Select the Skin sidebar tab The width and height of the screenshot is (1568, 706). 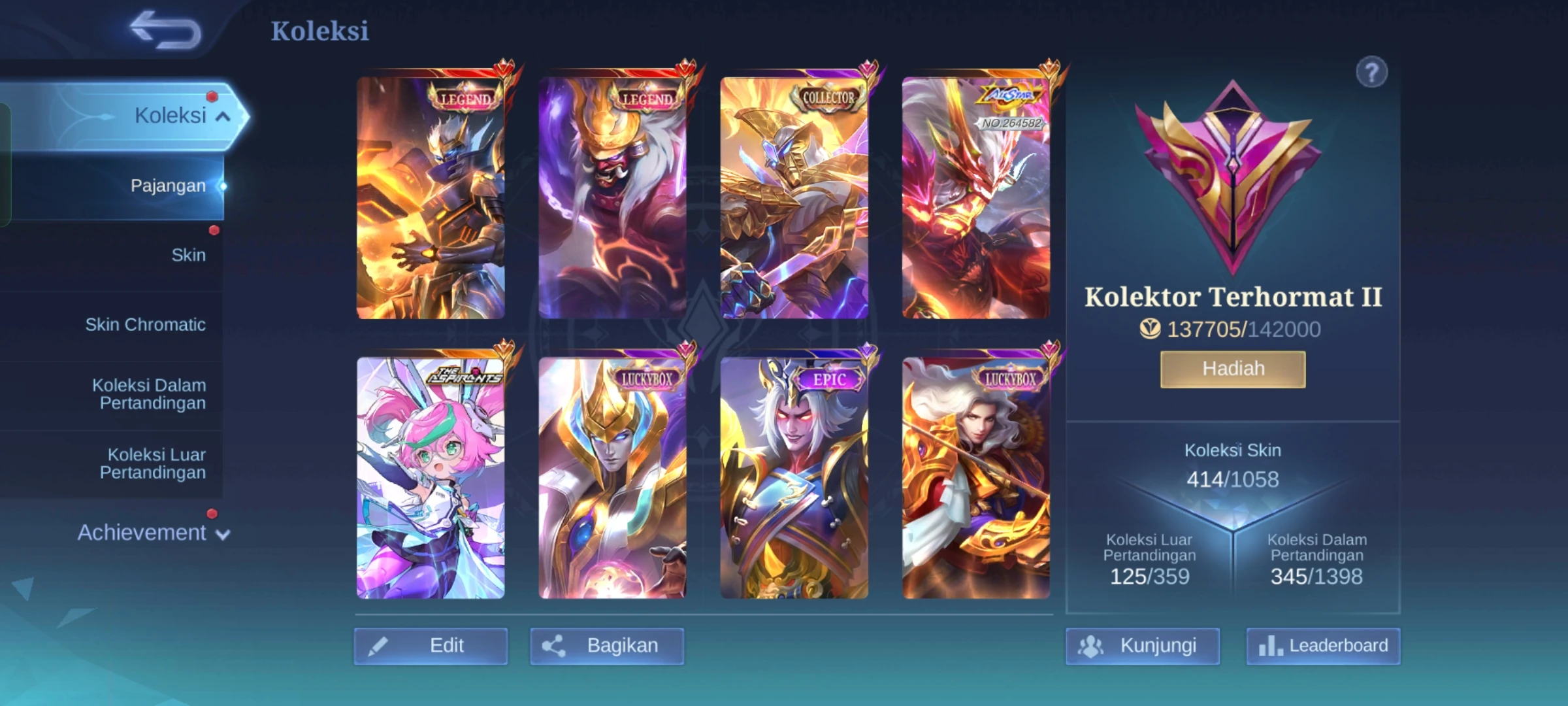(x=190, y=255)
